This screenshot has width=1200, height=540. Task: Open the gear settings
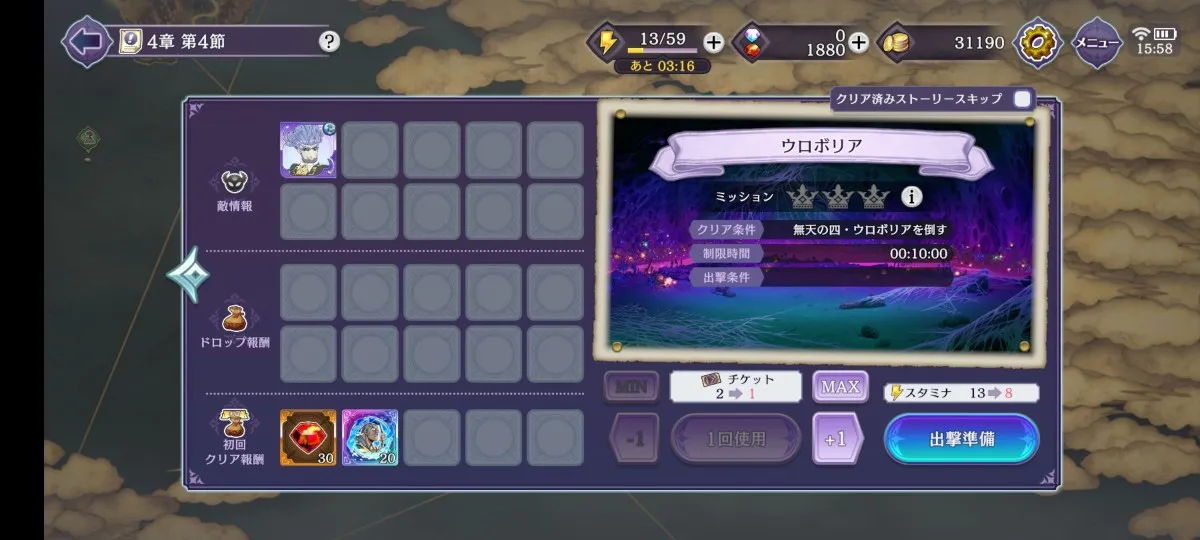pyautogui.click(x=1038, y=42)
